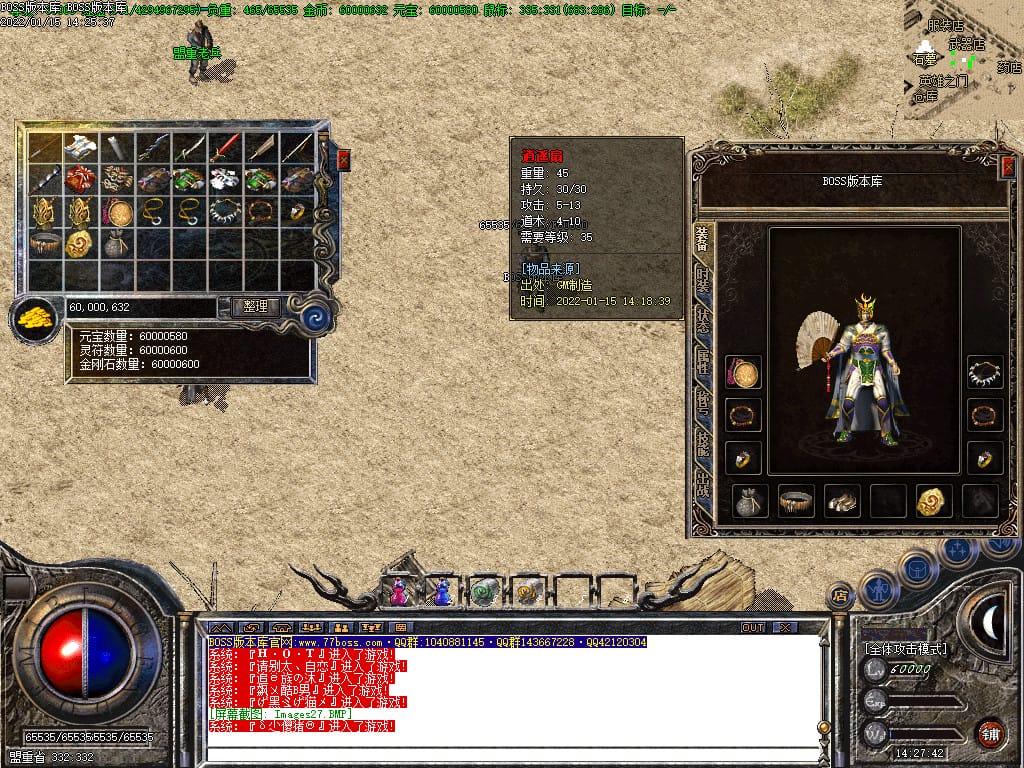
Task: Click the equipped gold medal charm slot
Action: 743,373
